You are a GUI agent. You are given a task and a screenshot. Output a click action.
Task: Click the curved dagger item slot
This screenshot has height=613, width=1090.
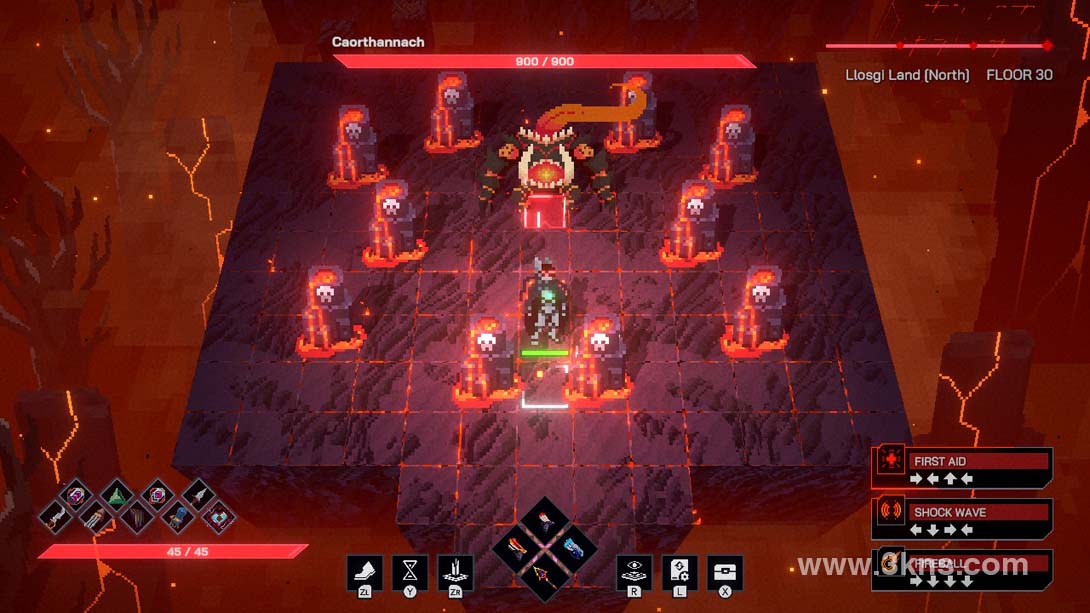coord(57,517)
